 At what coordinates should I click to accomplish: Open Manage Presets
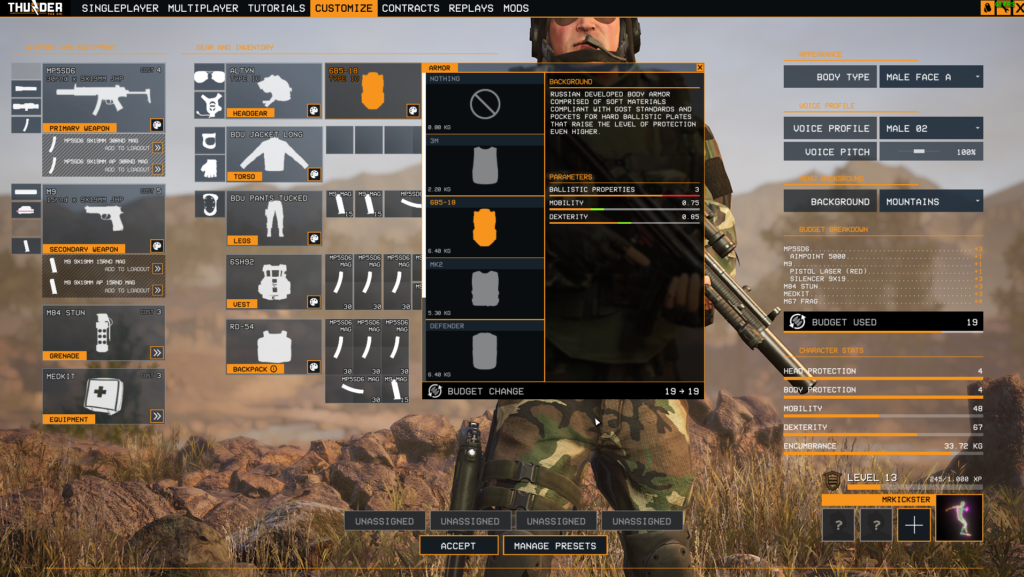click(x=555, y=545)
